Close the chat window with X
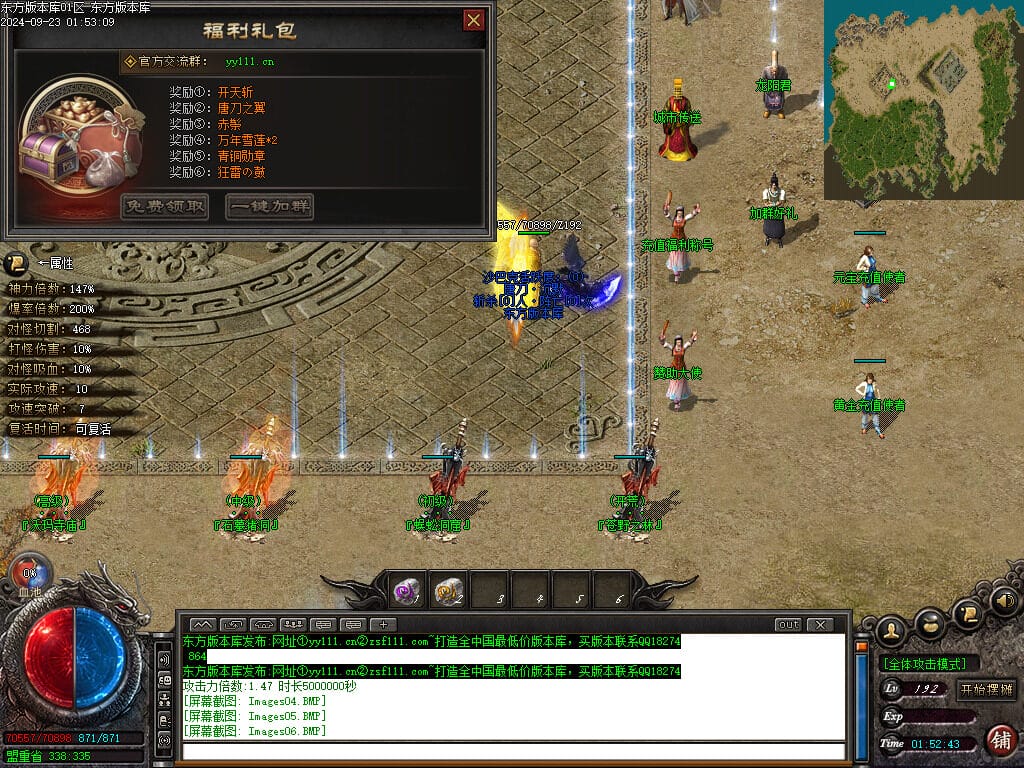The width and height of the screenshot is (1024, 768). (820, 624)
